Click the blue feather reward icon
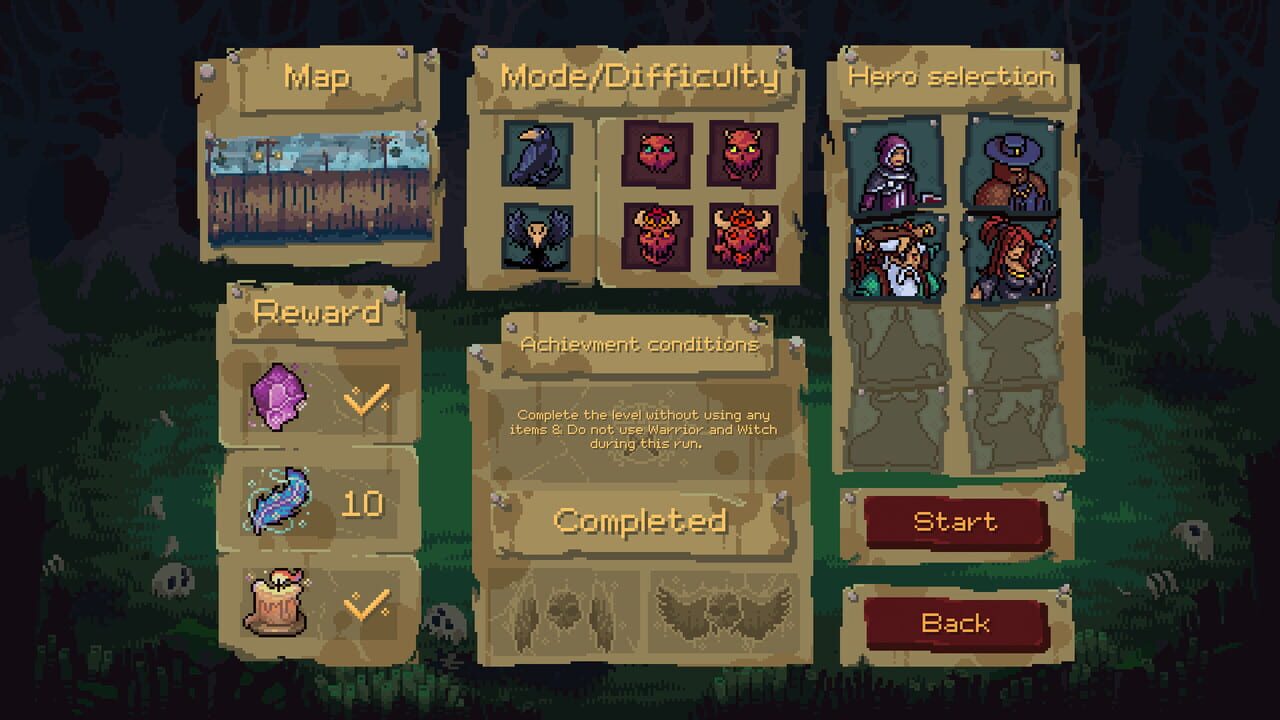 tap(281, 502)
